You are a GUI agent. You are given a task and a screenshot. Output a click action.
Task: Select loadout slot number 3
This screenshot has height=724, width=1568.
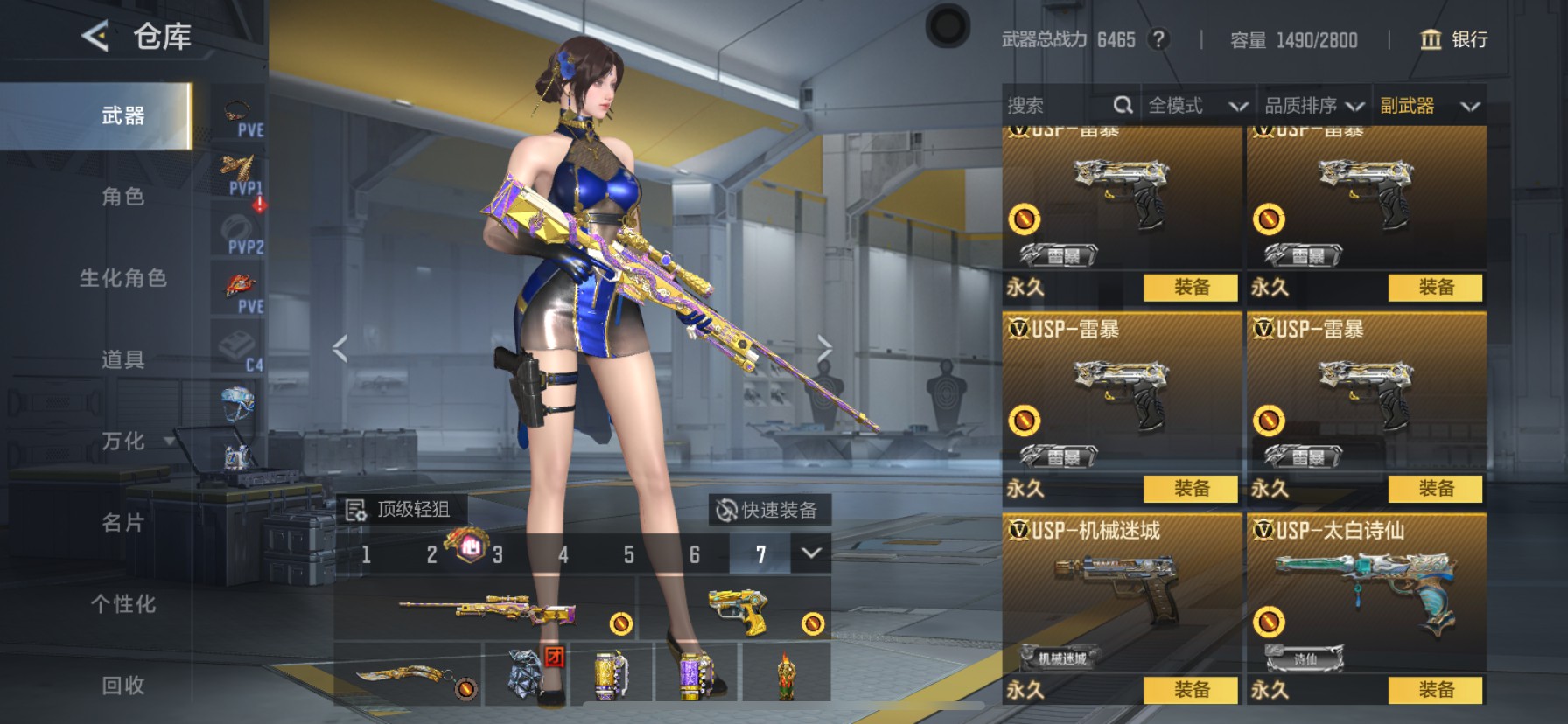point(497,554)
